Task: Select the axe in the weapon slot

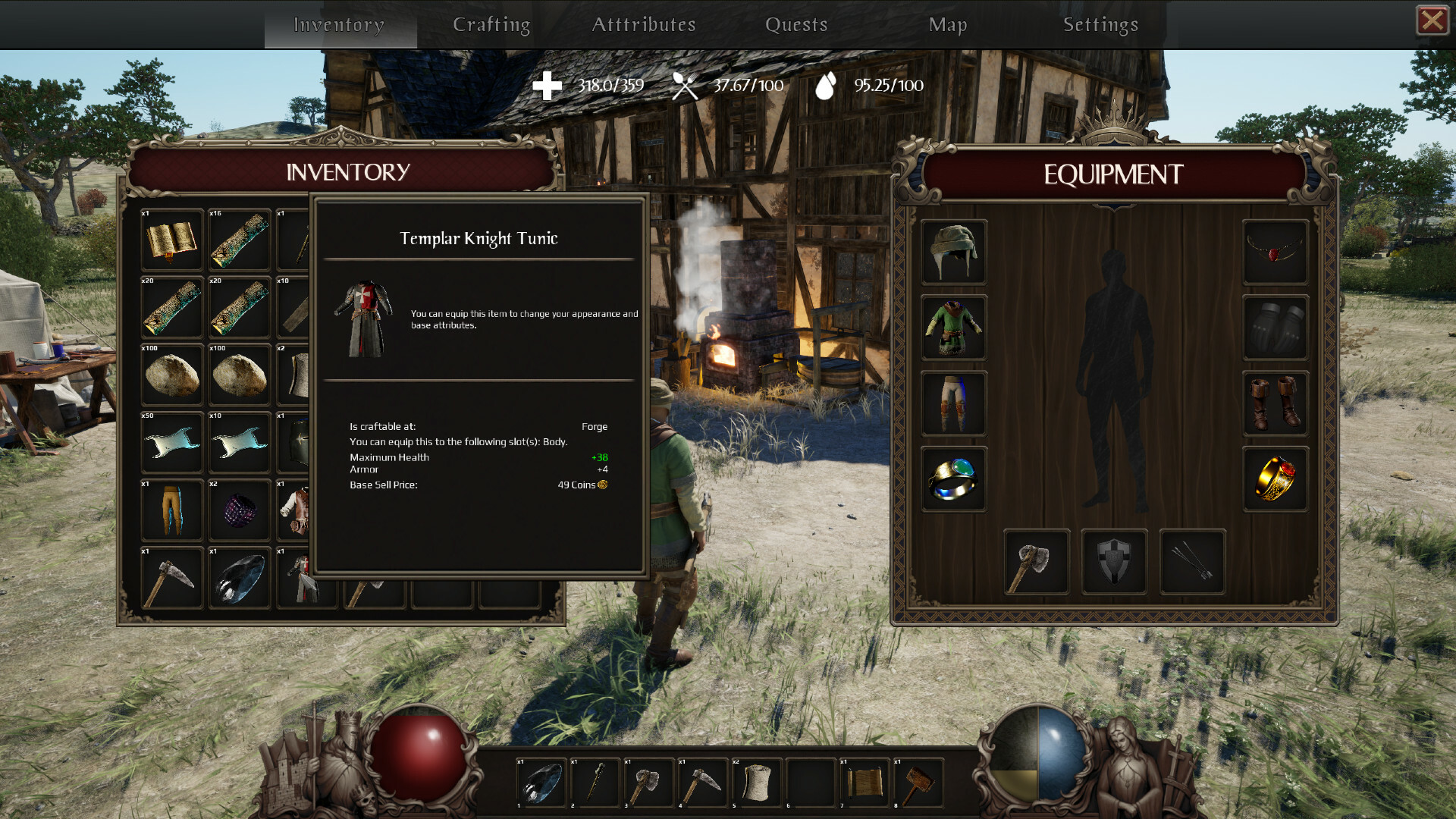Action: [x=1036, y=563]
